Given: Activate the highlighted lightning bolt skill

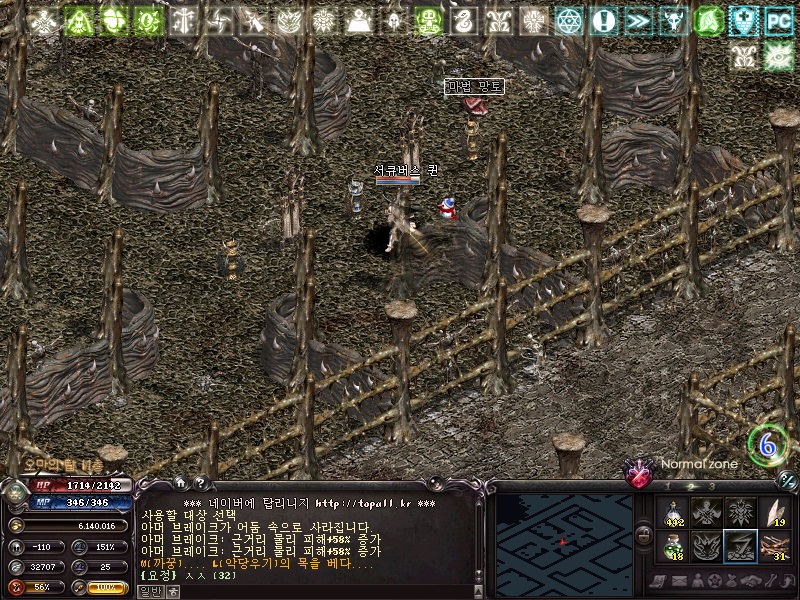Looking at the screenshot, I should point(740,545).
